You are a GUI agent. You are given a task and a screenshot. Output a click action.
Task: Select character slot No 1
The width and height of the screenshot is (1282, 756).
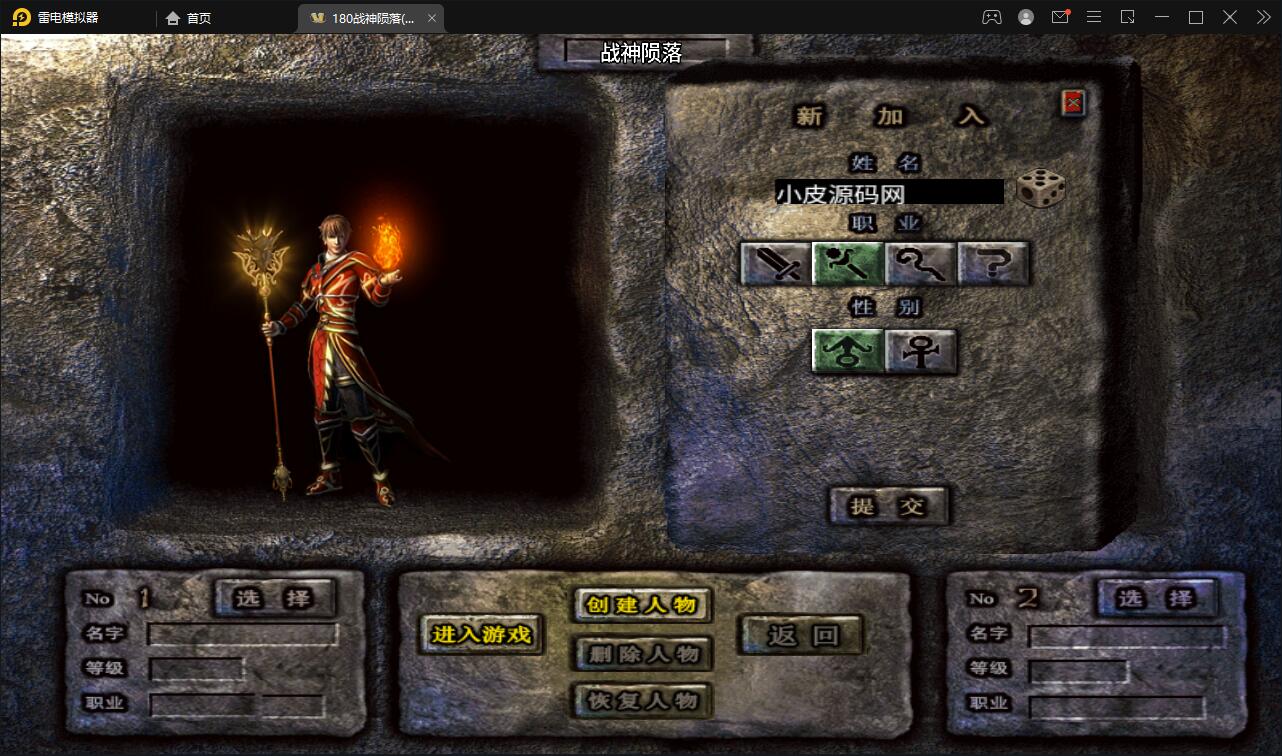tap(275, 598)
